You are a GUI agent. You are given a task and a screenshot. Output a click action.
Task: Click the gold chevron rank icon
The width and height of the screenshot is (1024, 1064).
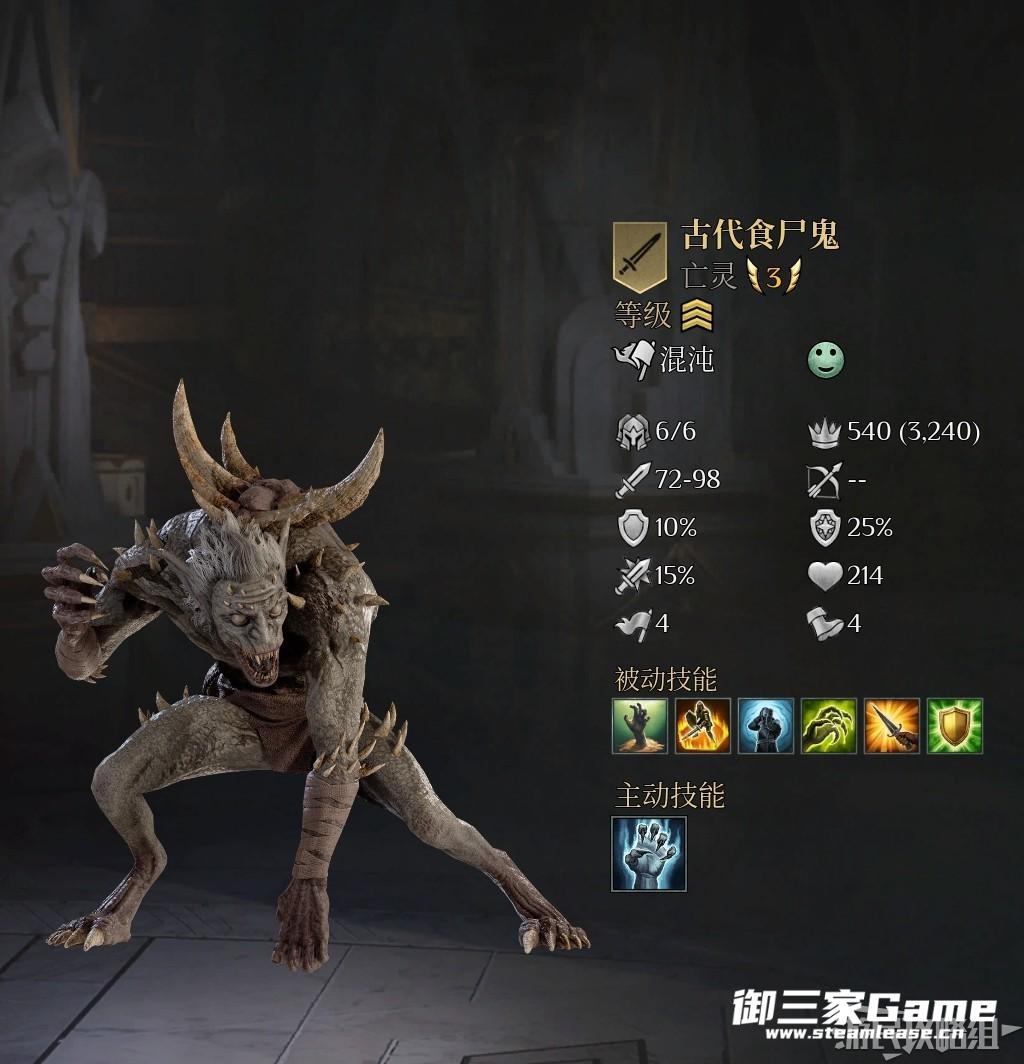(x=696, y=317)
